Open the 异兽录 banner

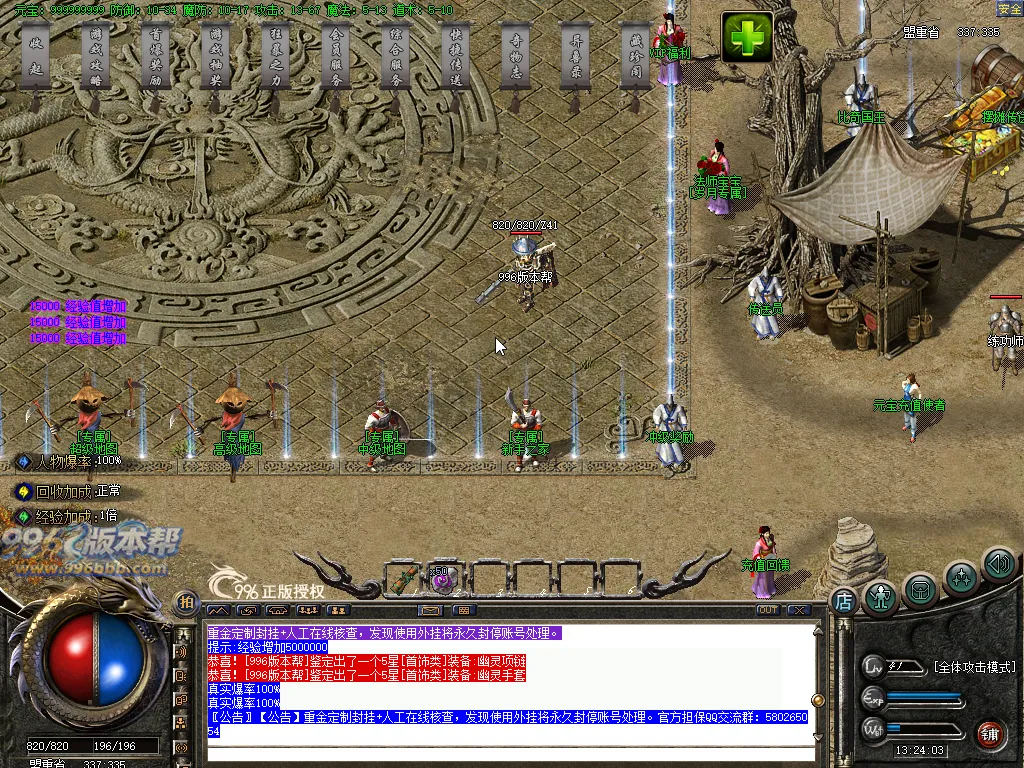tap(576, 58)
